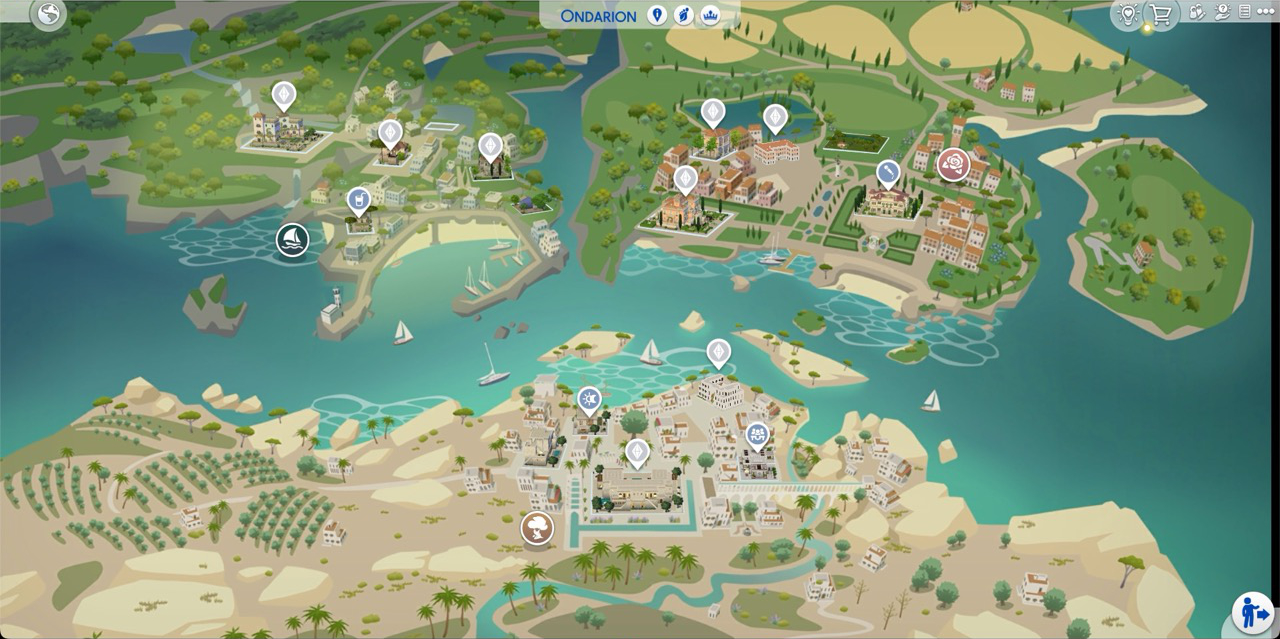Select the rose map marker
The width and height of the screenshot is (1280, 639).
coord(954,164)
